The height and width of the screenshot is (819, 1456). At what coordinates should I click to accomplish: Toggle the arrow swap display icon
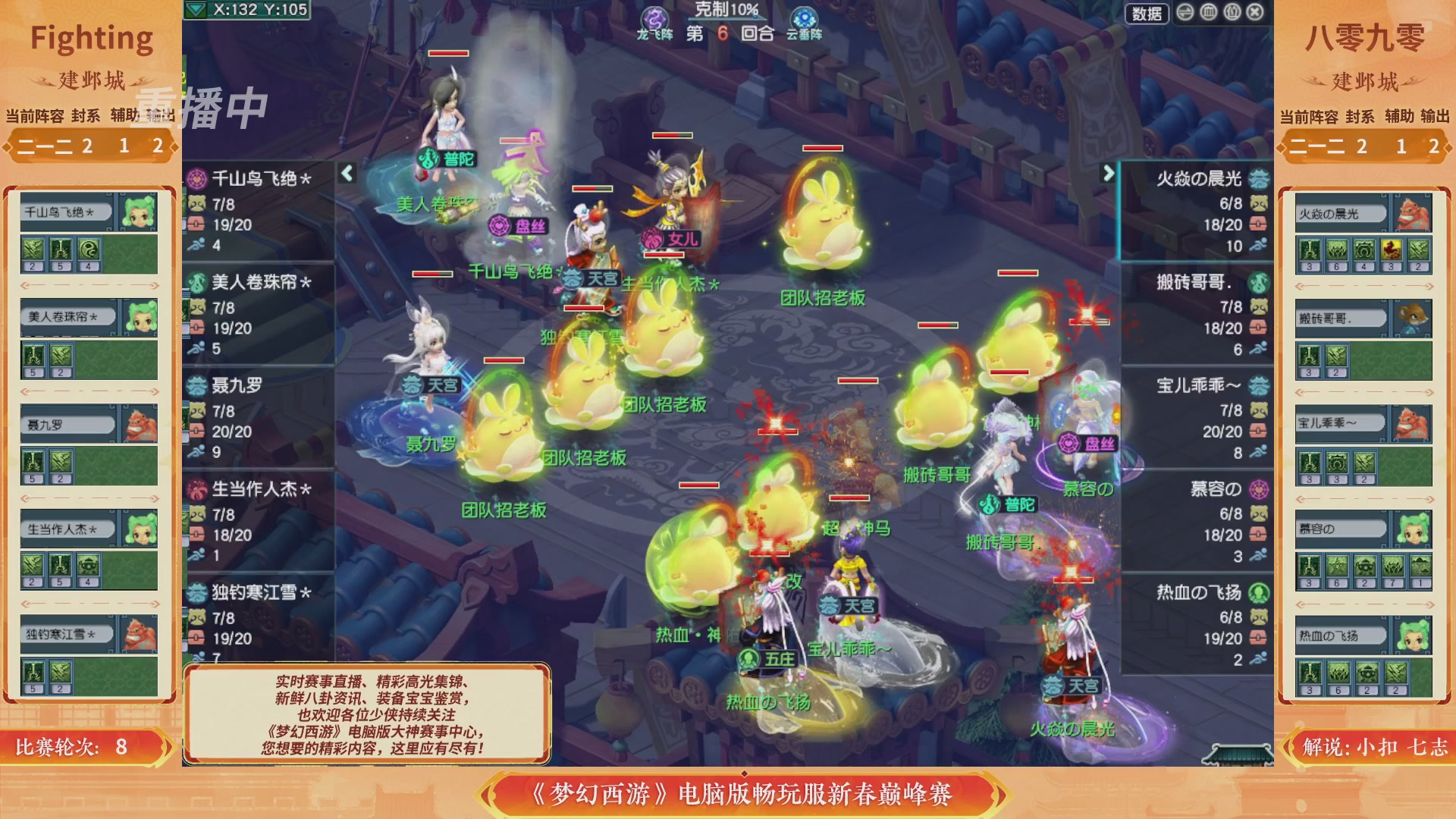[1185, 12]
